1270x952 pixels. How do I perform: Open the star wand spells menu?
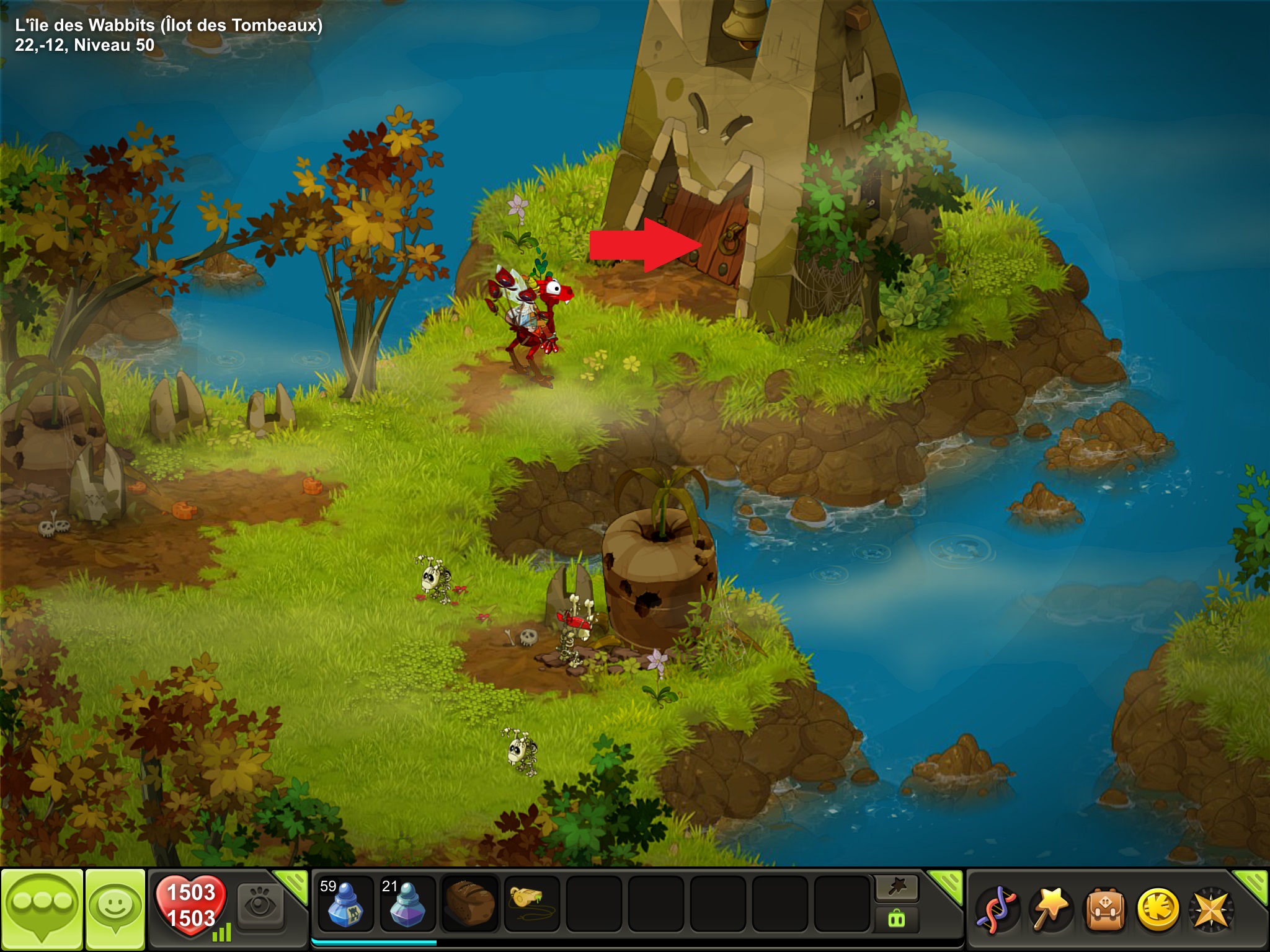coord(1050,910)
